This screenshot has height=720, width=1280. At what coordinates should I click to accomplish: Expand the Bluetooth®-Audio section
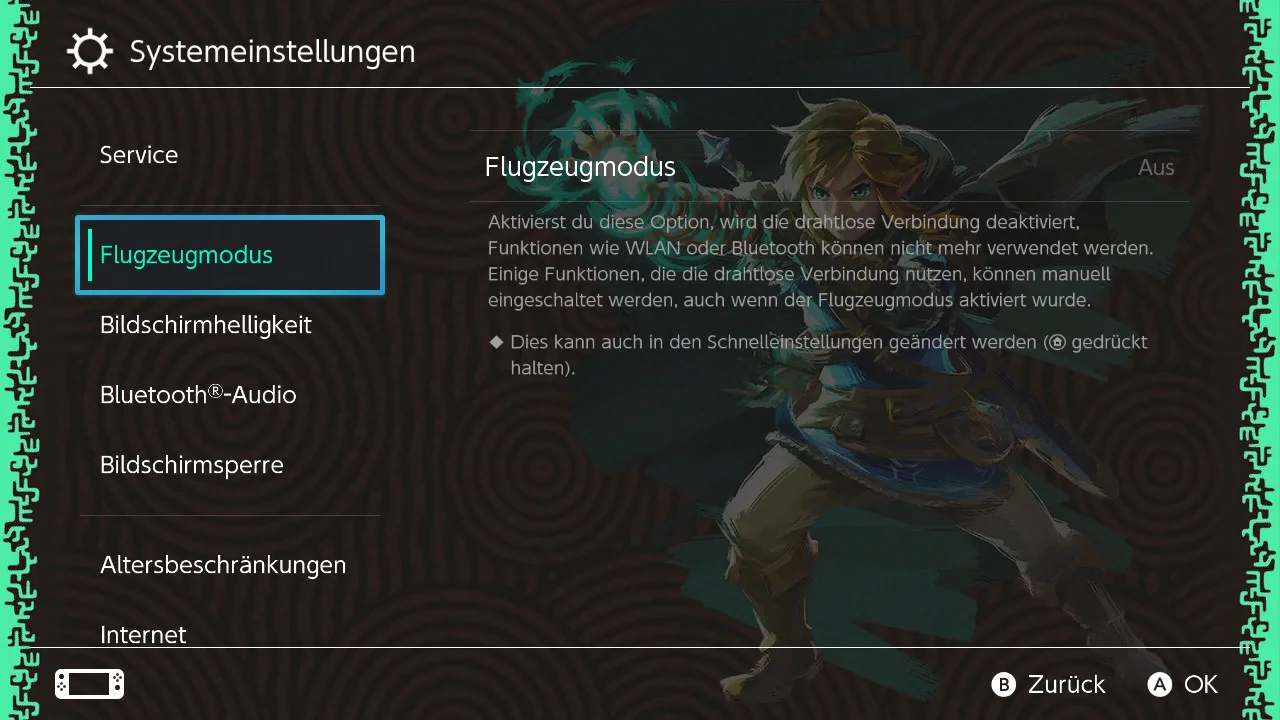(198, 394)
